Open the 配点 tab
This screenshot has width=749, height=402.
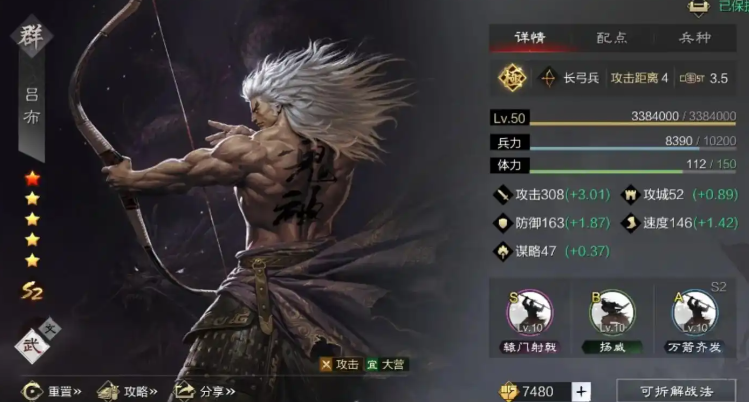(614, 37)
